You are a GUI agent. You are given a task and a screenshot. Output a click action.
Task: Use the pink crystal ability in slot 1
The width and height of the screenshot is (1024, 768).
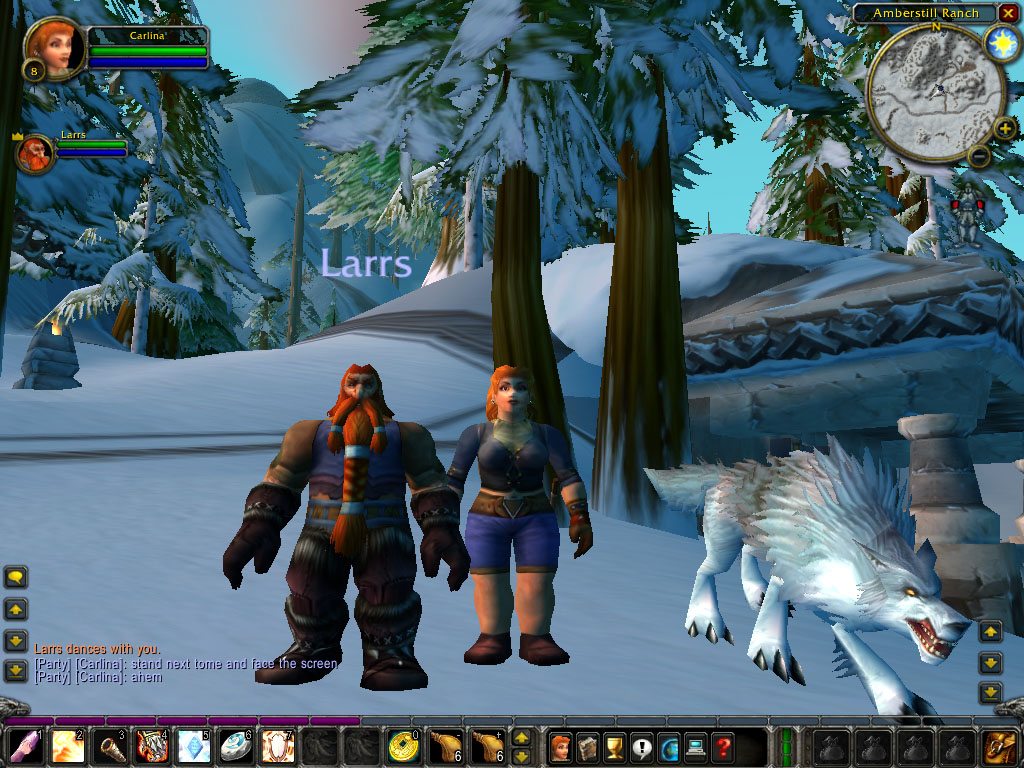click(x=25, y=747)
